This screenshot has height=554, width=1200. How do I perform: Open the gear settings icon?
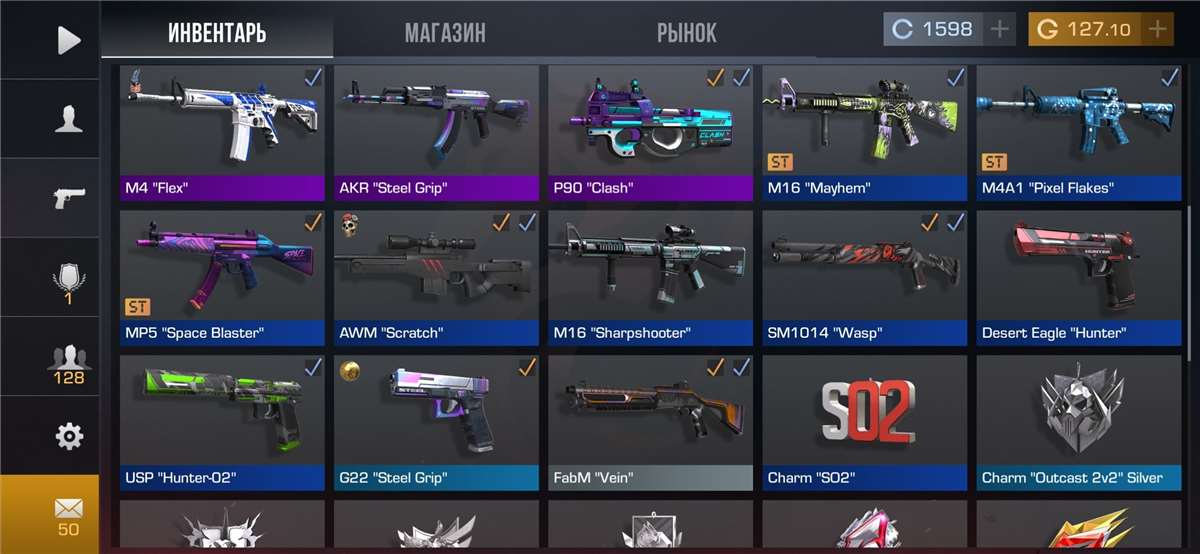[68, 436]
